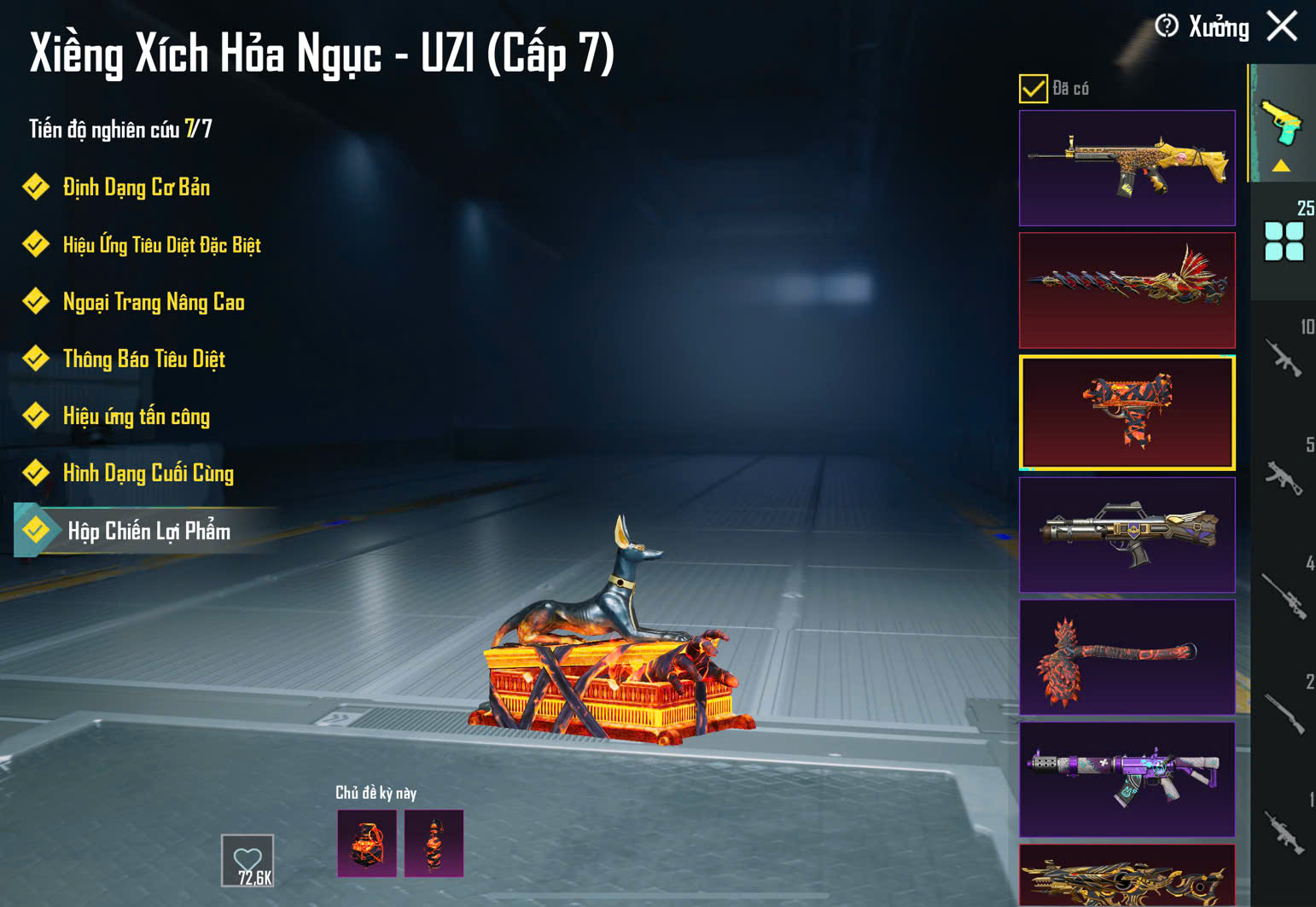The width and height of the screenshot is (1316, 907).
Task: Close the workshop screen
Action: point(1282,26)
